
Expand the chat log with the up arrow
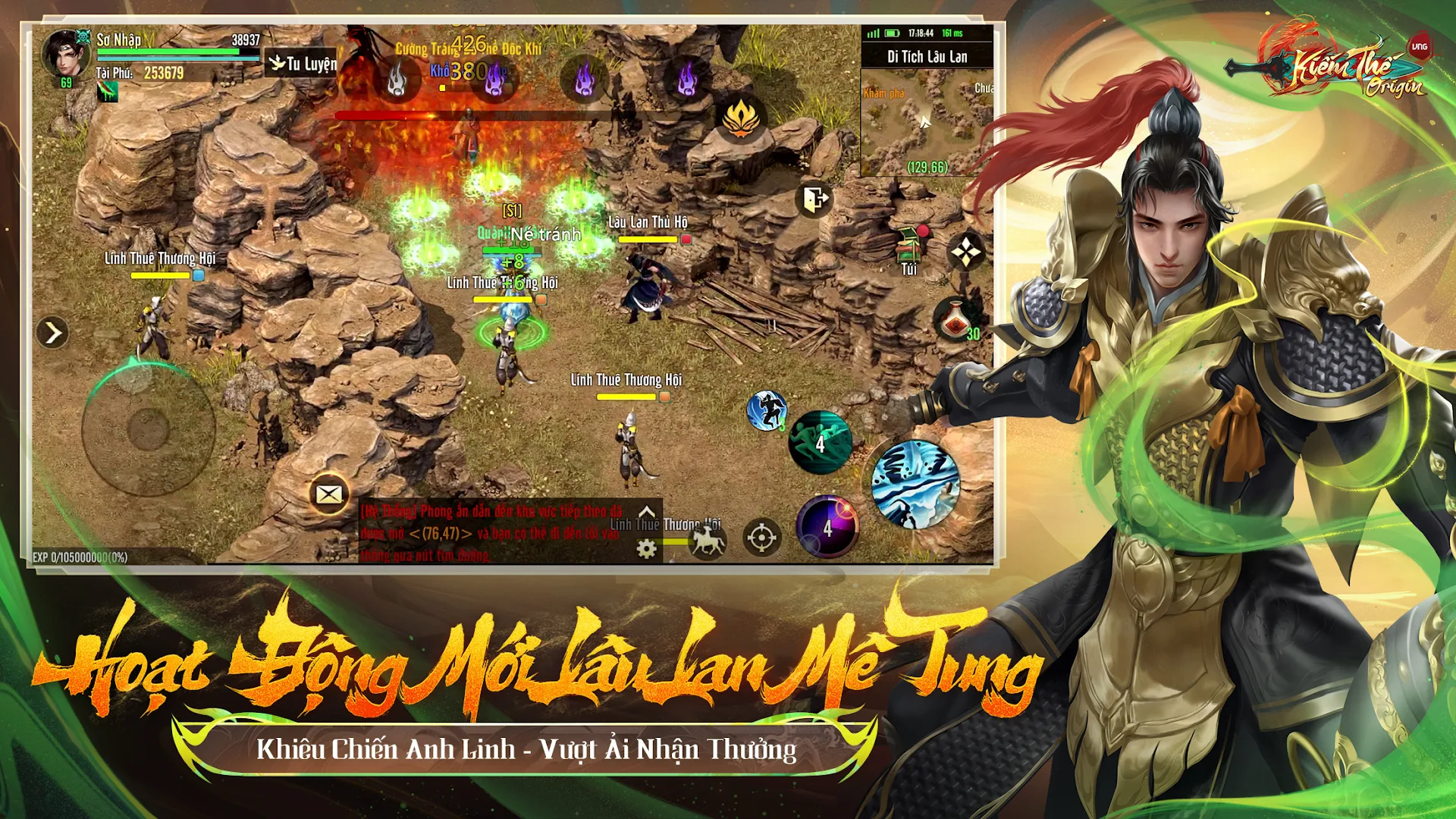click(x=647, y=512)
